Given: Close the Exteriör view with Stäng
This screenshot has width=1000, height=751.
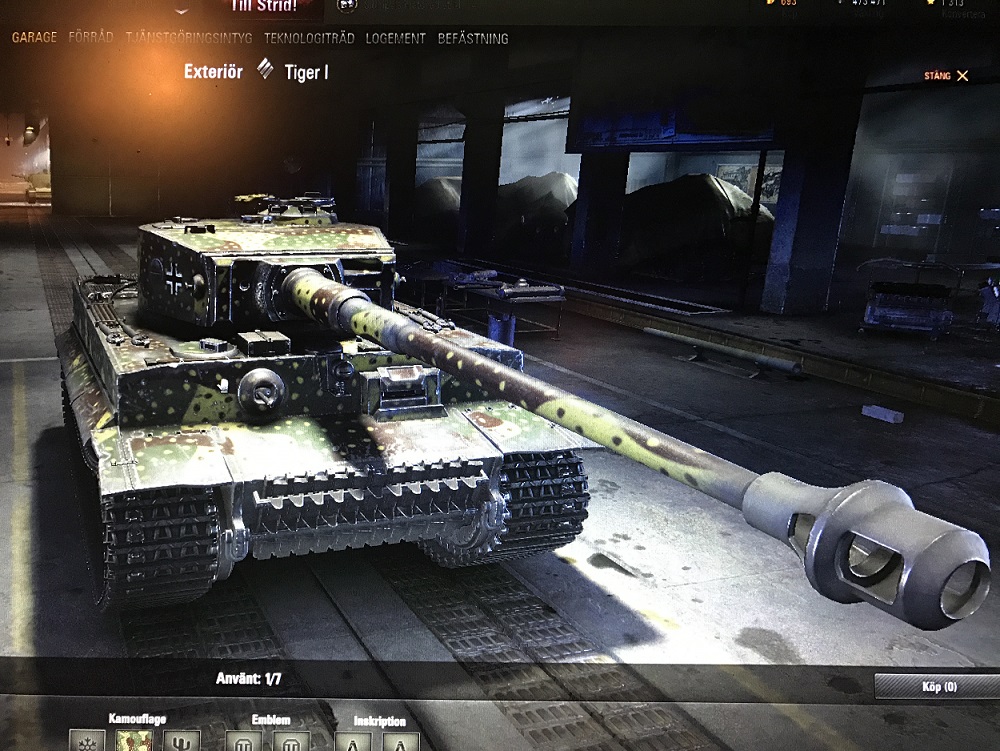Looking at the screenshot, I should (947, 75).
